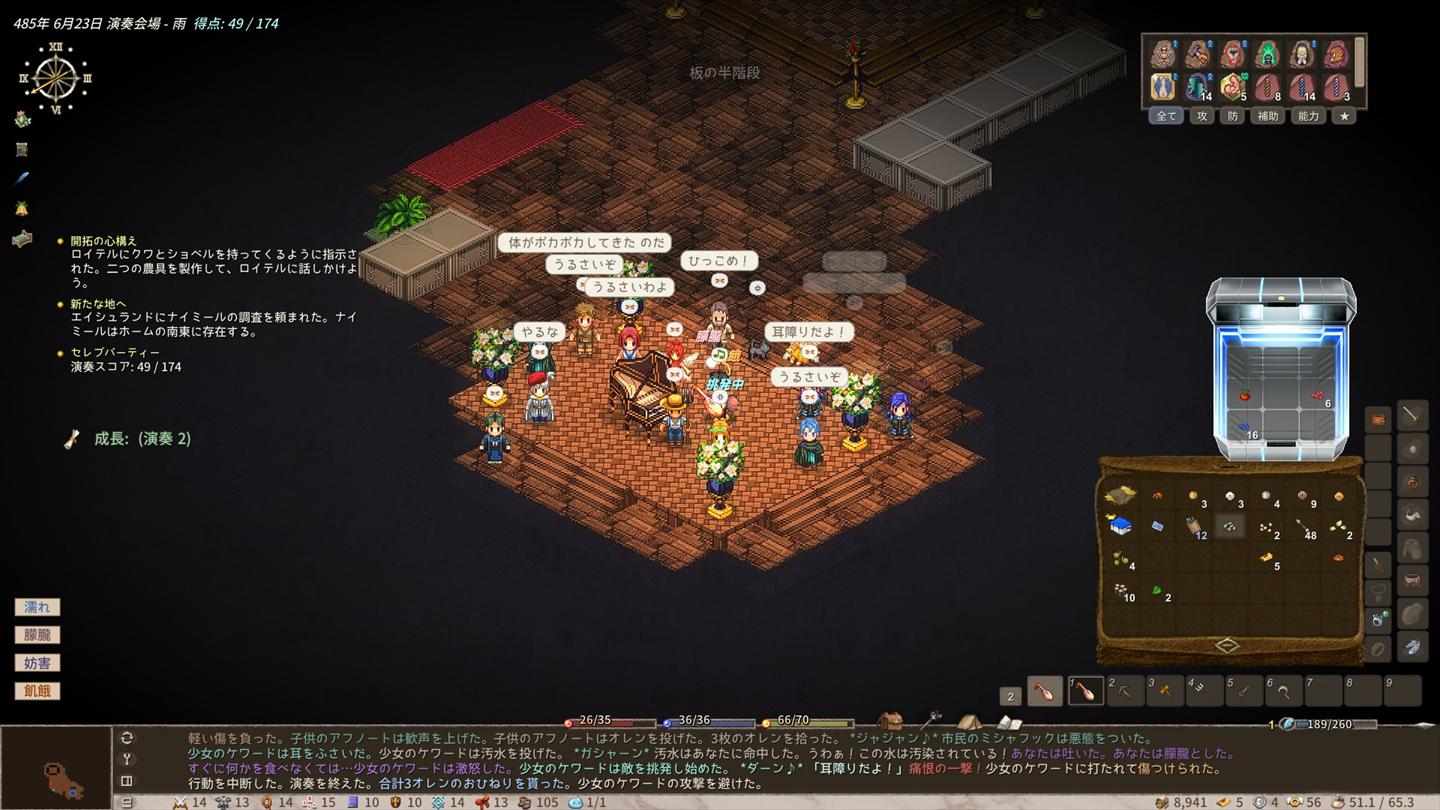Switch to the 攻 ability filter tab

(x=1201, y=116)
